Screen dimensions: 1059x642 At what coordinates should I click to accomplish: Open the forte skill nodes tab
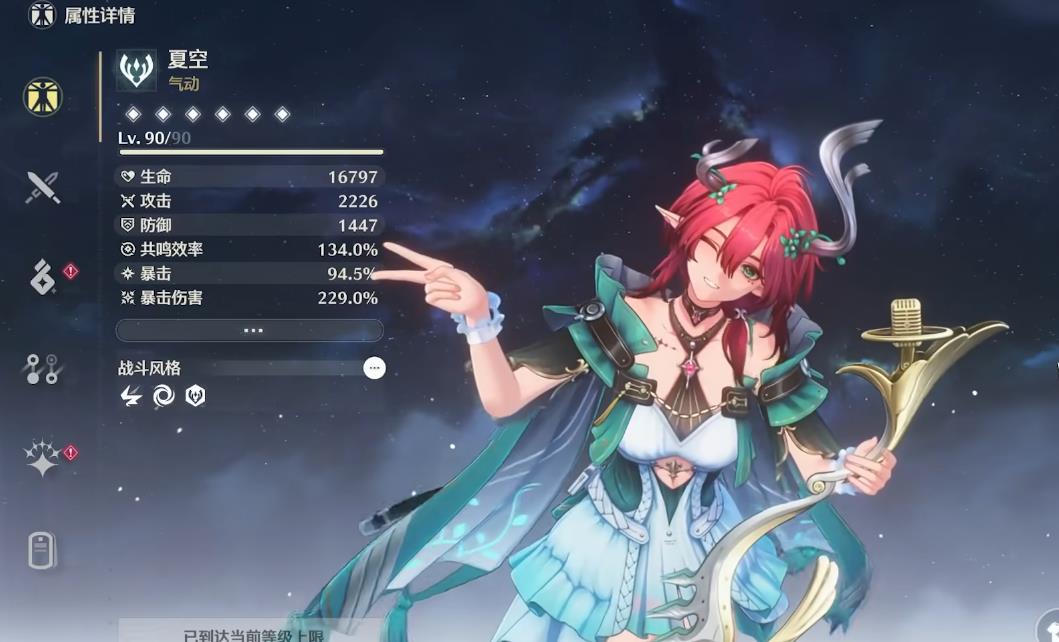point(43,369)
